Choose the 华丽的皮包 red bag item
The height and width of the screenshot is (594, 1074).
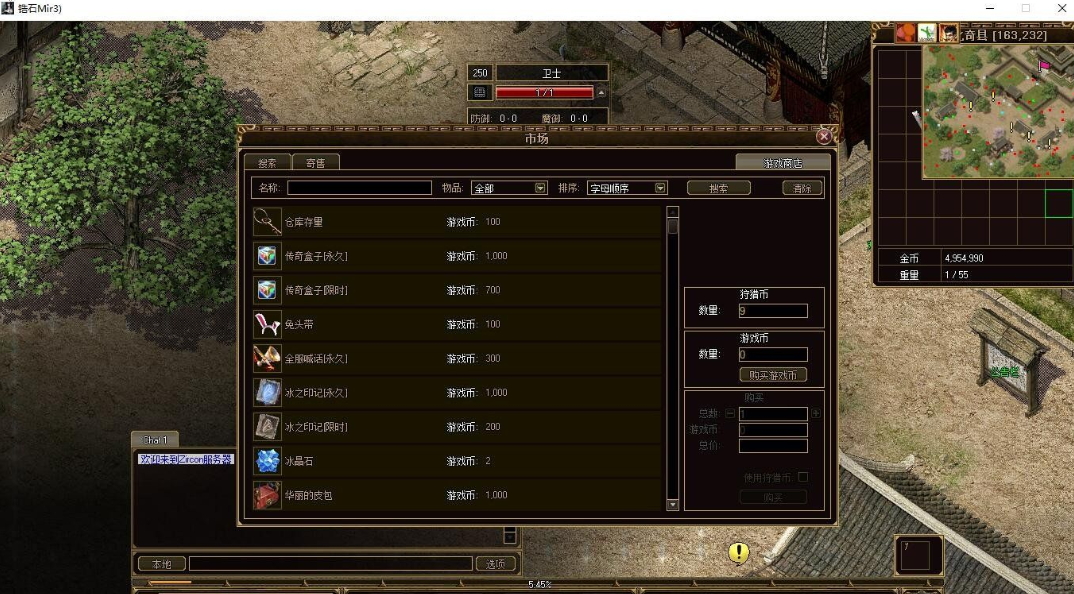pos(456,495)
